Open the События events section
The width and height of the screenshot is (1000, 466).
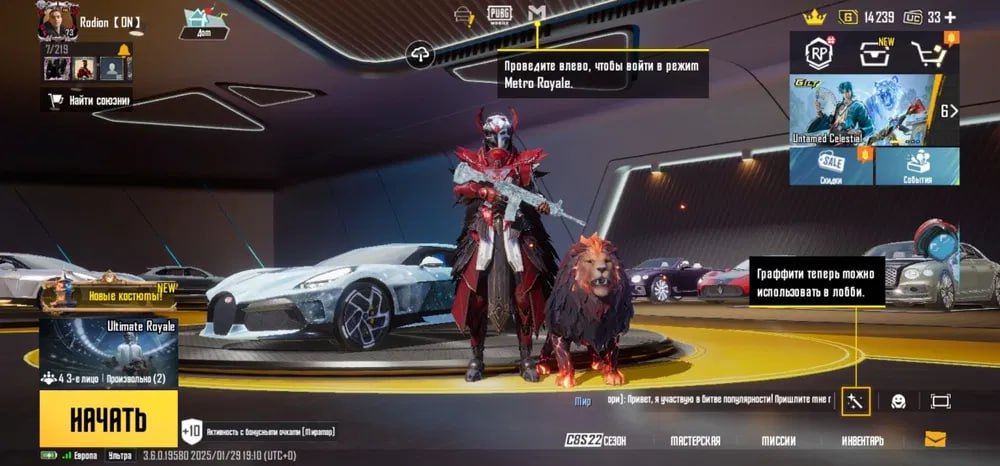coord(917,166)
